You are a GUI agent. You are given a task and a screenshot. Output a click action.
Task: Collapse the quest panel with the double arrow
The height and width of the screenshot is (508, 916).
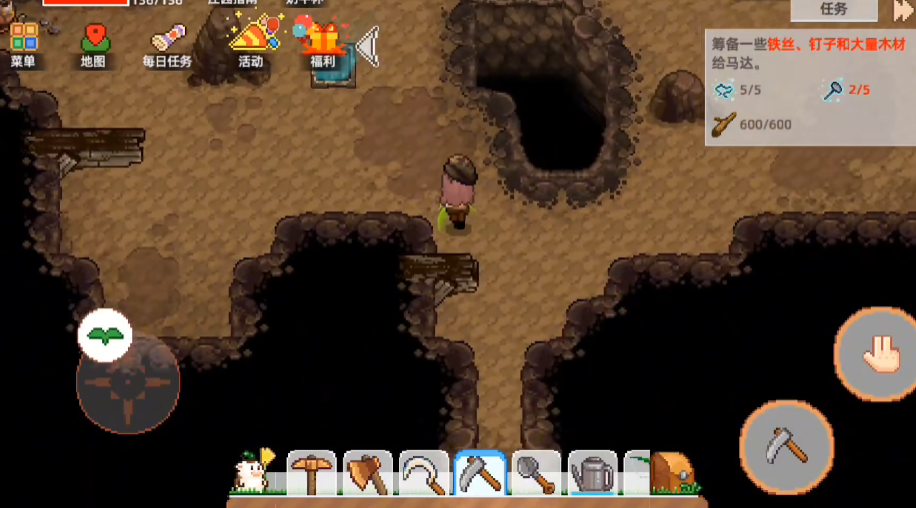[902, 10]
